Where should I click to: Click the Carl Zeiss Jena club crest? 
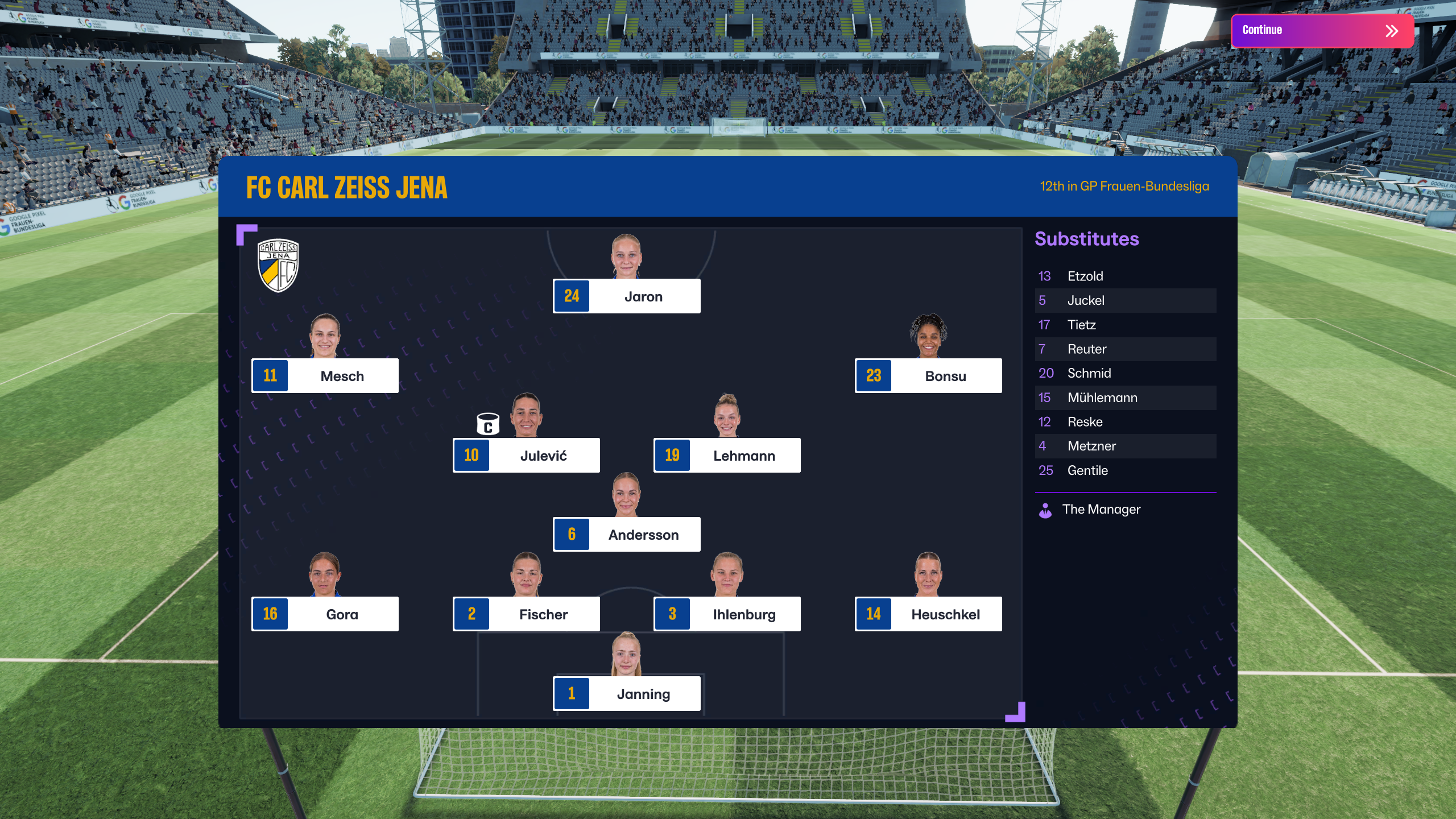278,265
